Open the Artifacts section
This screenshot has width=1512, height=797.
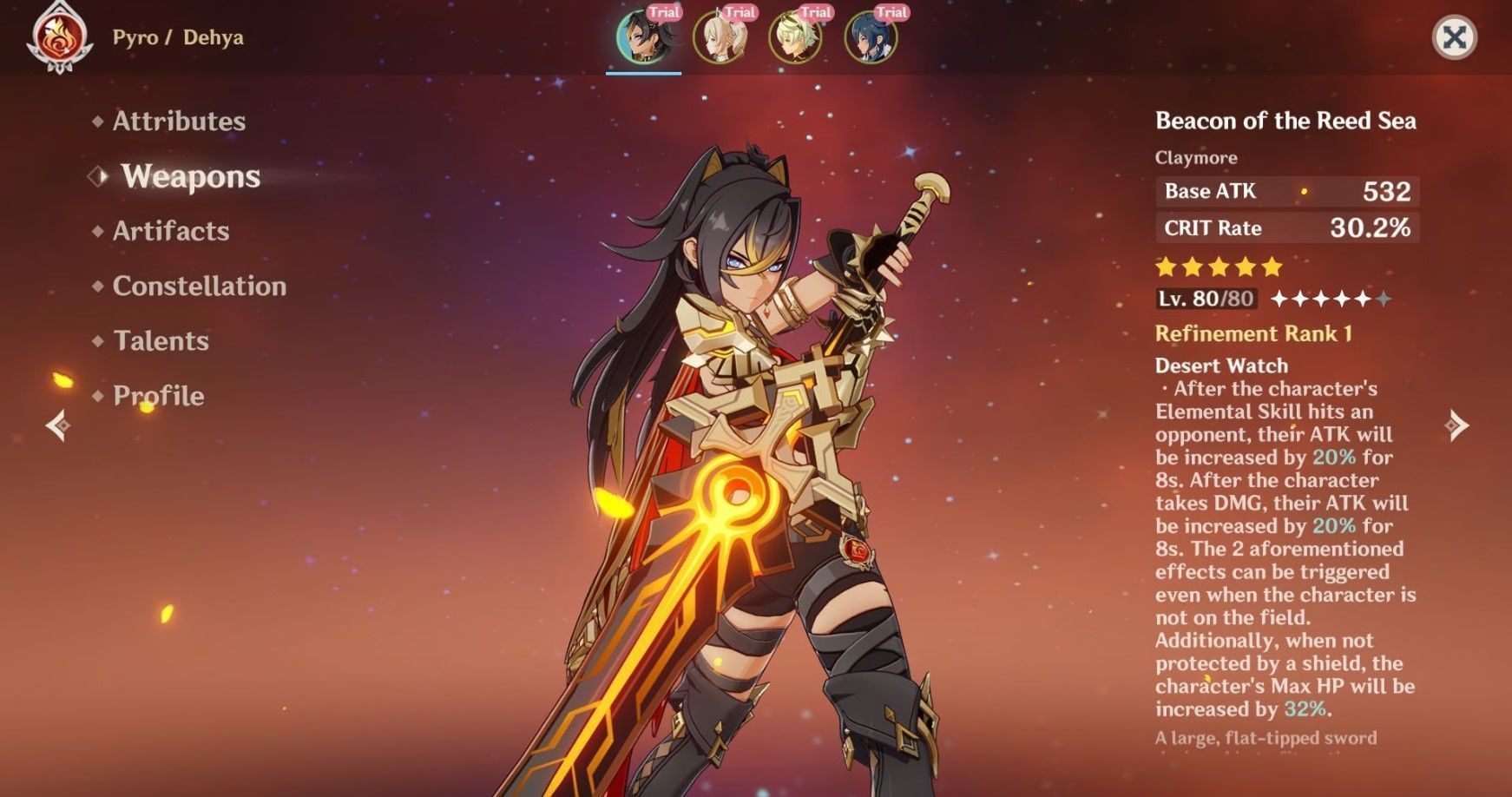[169, 232]
